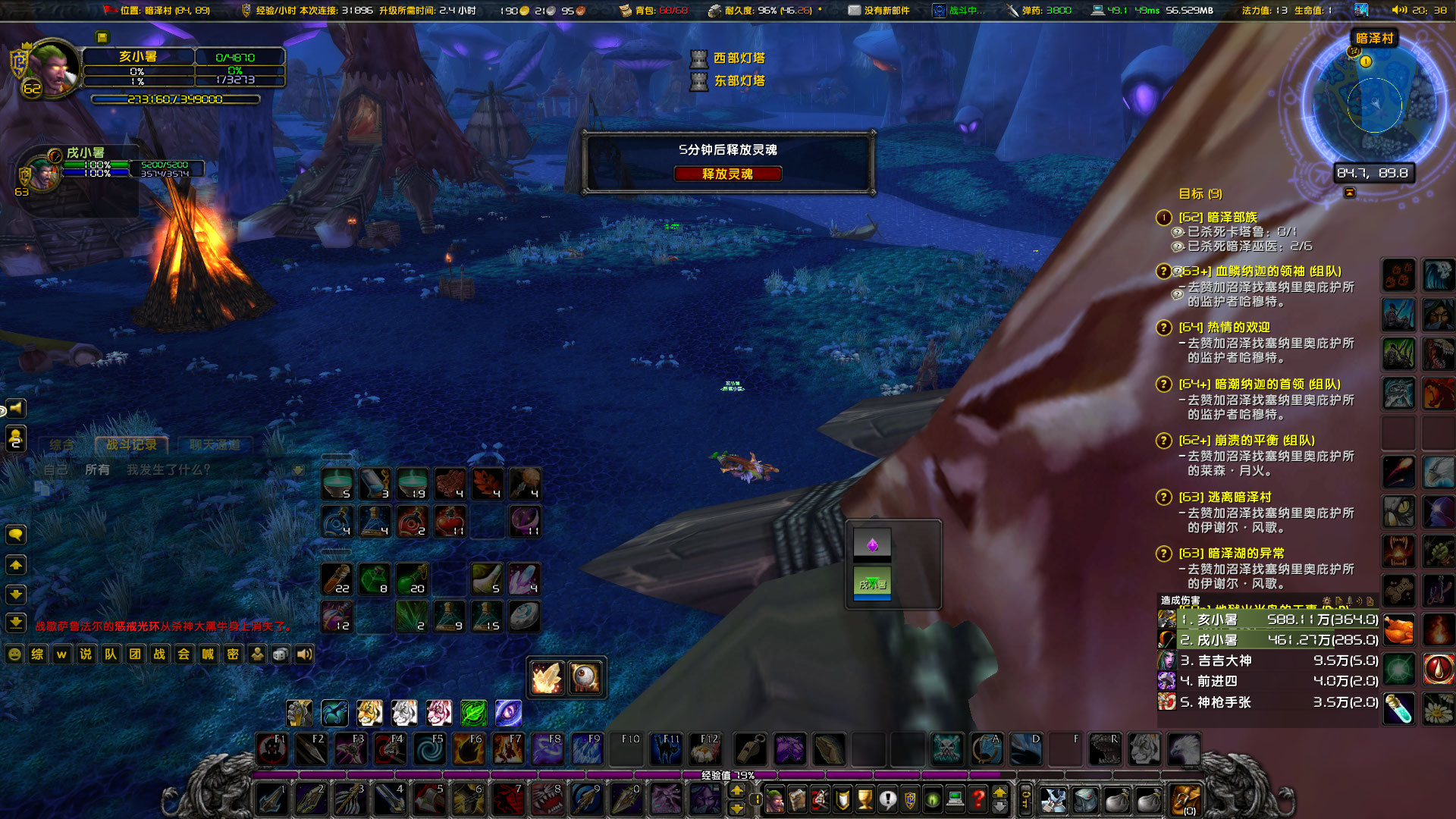Open the emote smiley icon above chat
1456x819 pixels.
click(14, 654)
